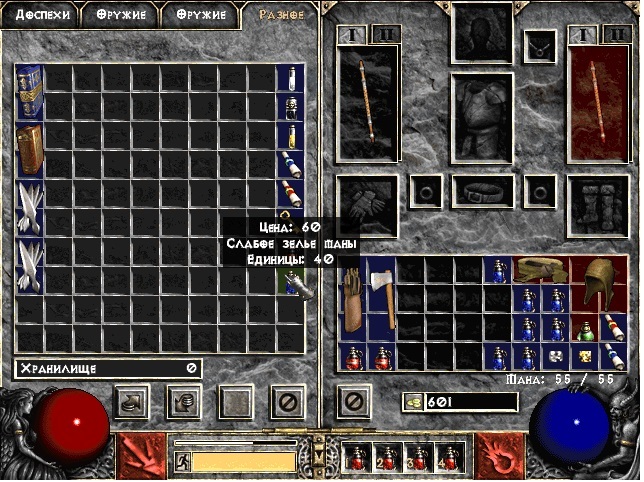Select the blue tome in the shop

point(30,91)
